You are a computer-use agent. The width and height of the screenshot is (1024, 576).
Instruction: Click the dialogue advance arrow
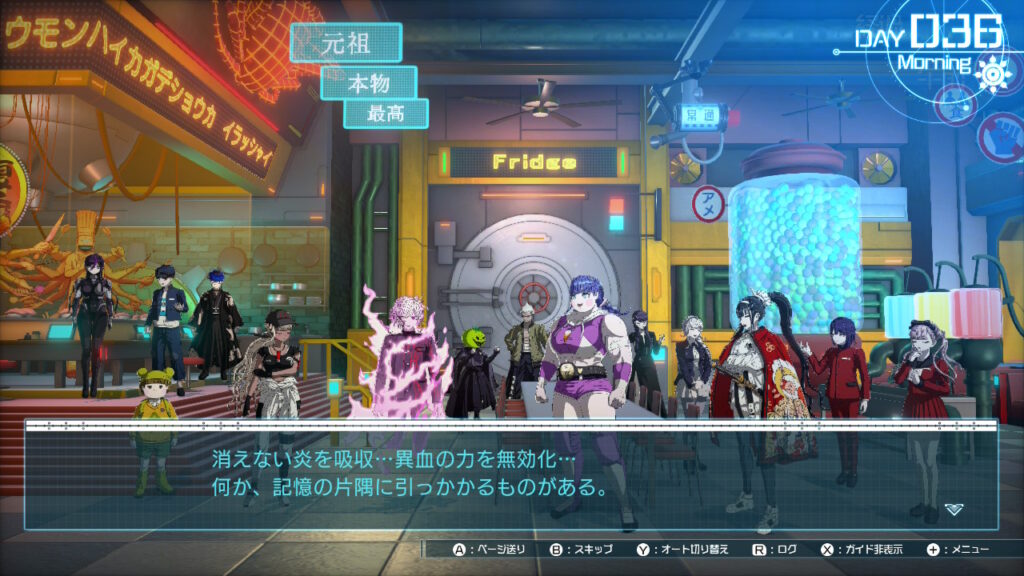pos(954,509)
